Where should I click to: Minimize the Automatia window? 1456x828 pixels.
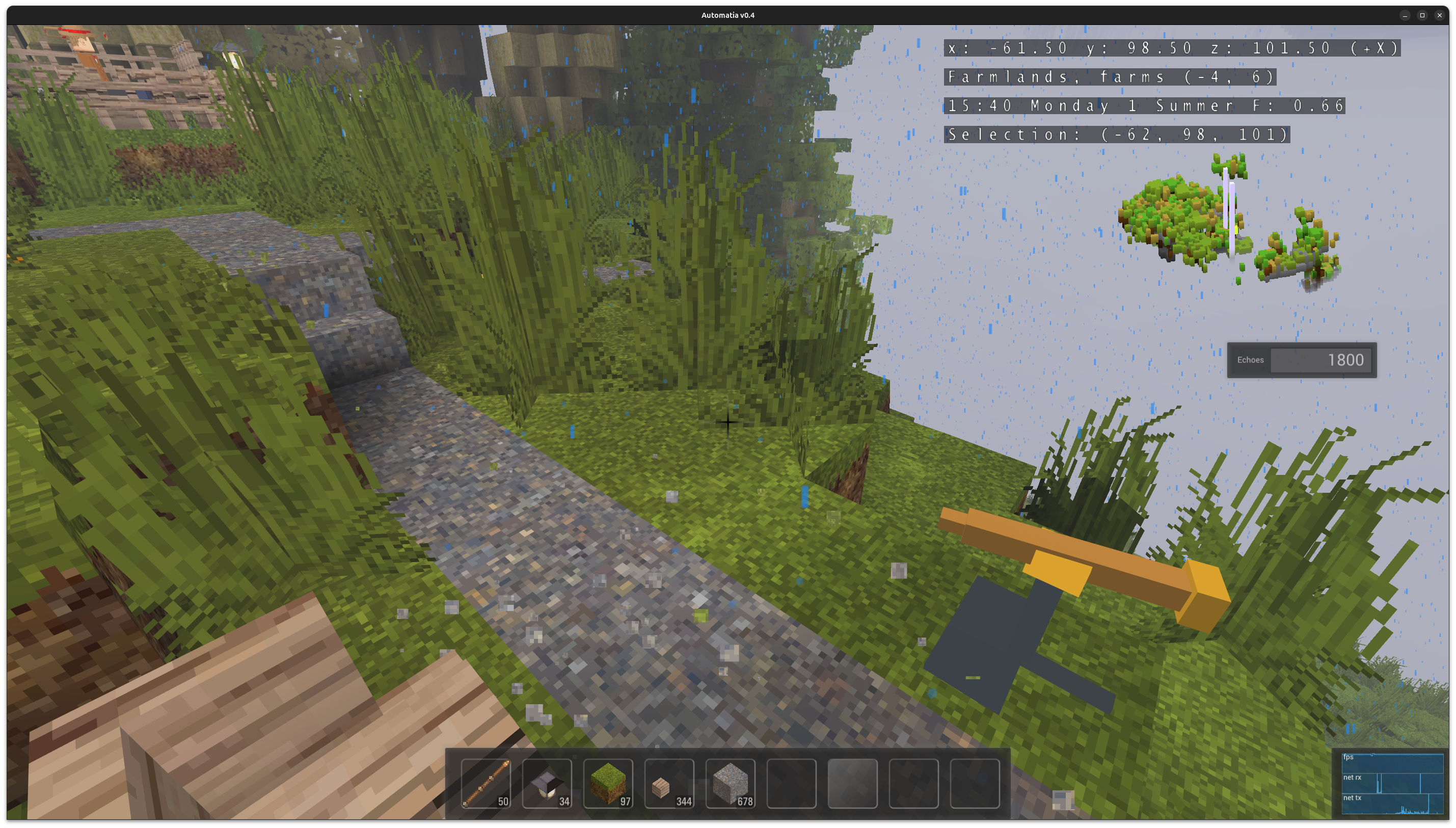click(1405, 15)
